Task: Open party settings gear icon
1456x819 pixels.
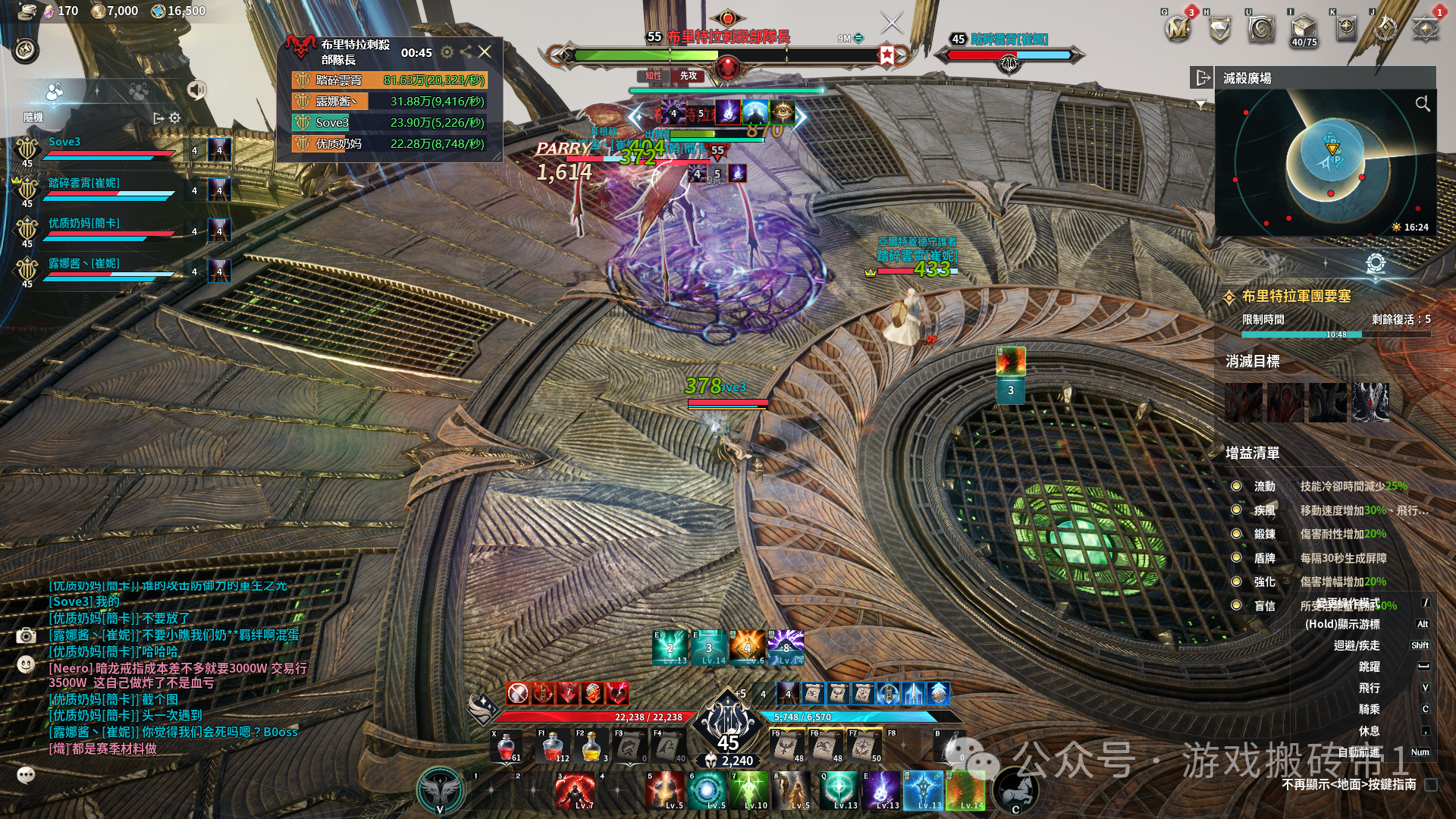Action: (x=175, y=118)
